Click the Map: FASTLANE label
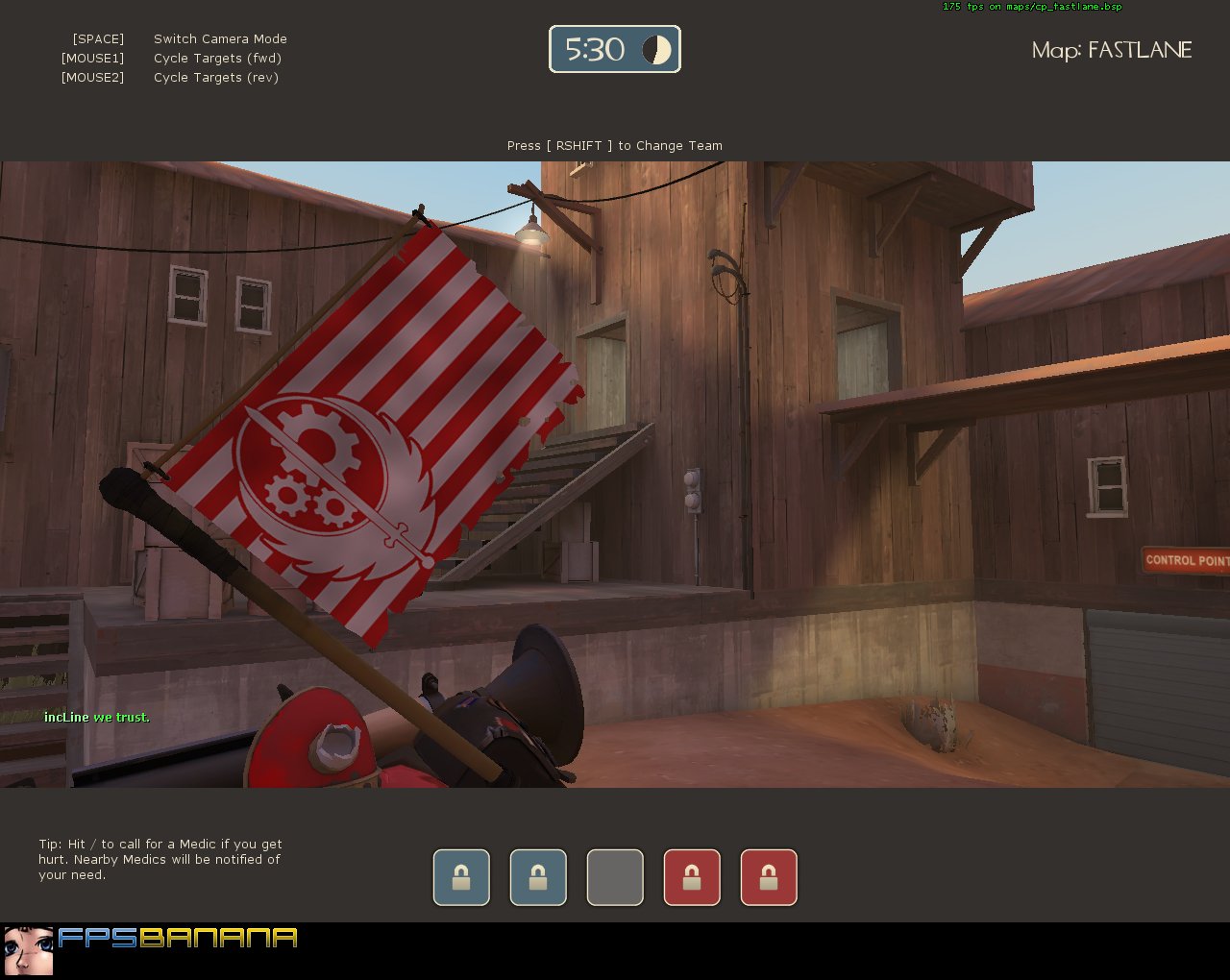 click(x=1111, y=50)
